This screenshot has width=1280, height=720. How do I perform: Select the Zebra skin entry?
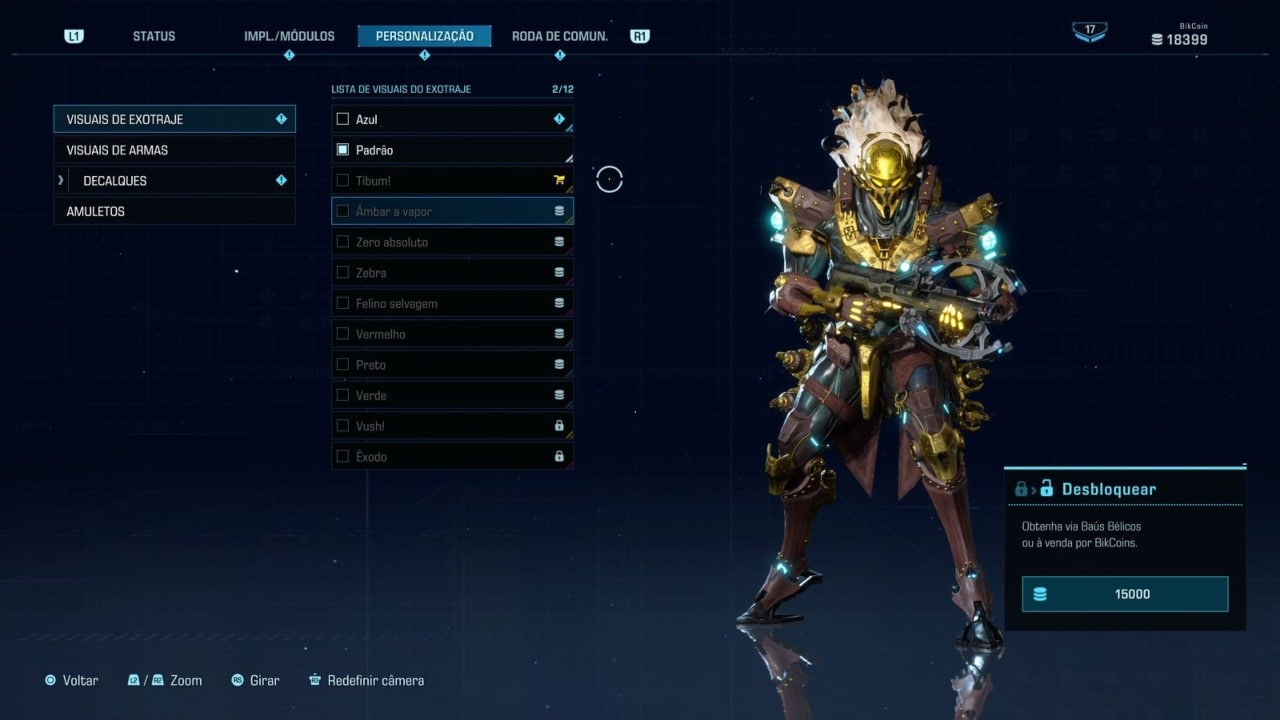coord(452,273)
